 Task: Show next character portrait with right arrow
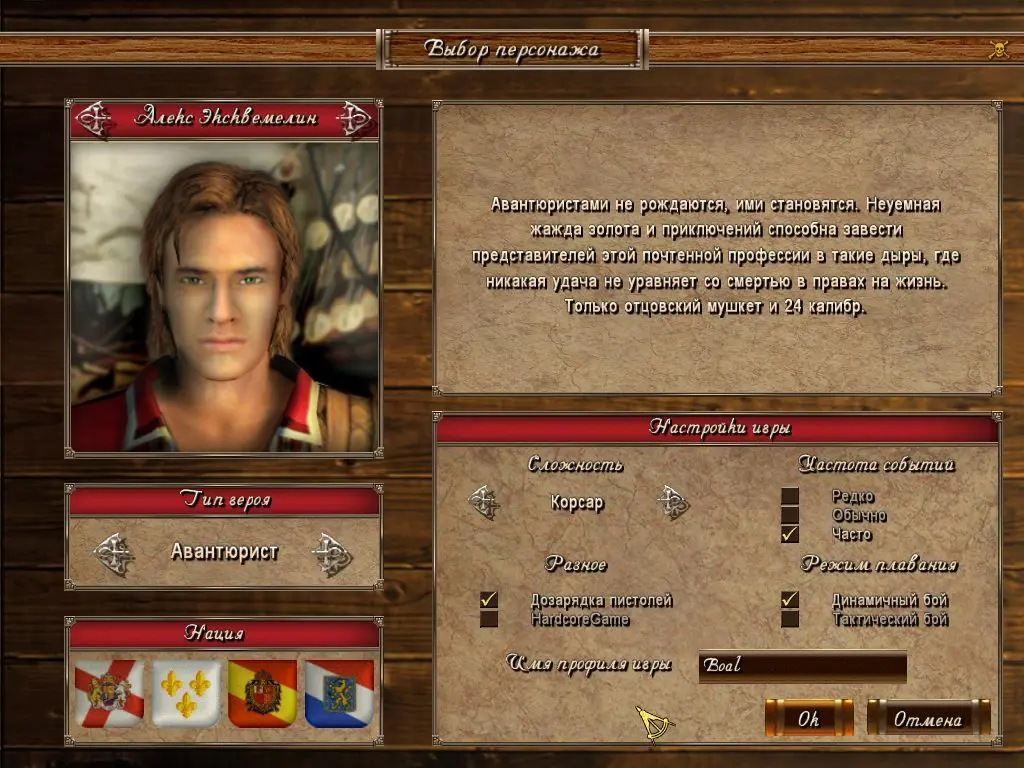353,118
